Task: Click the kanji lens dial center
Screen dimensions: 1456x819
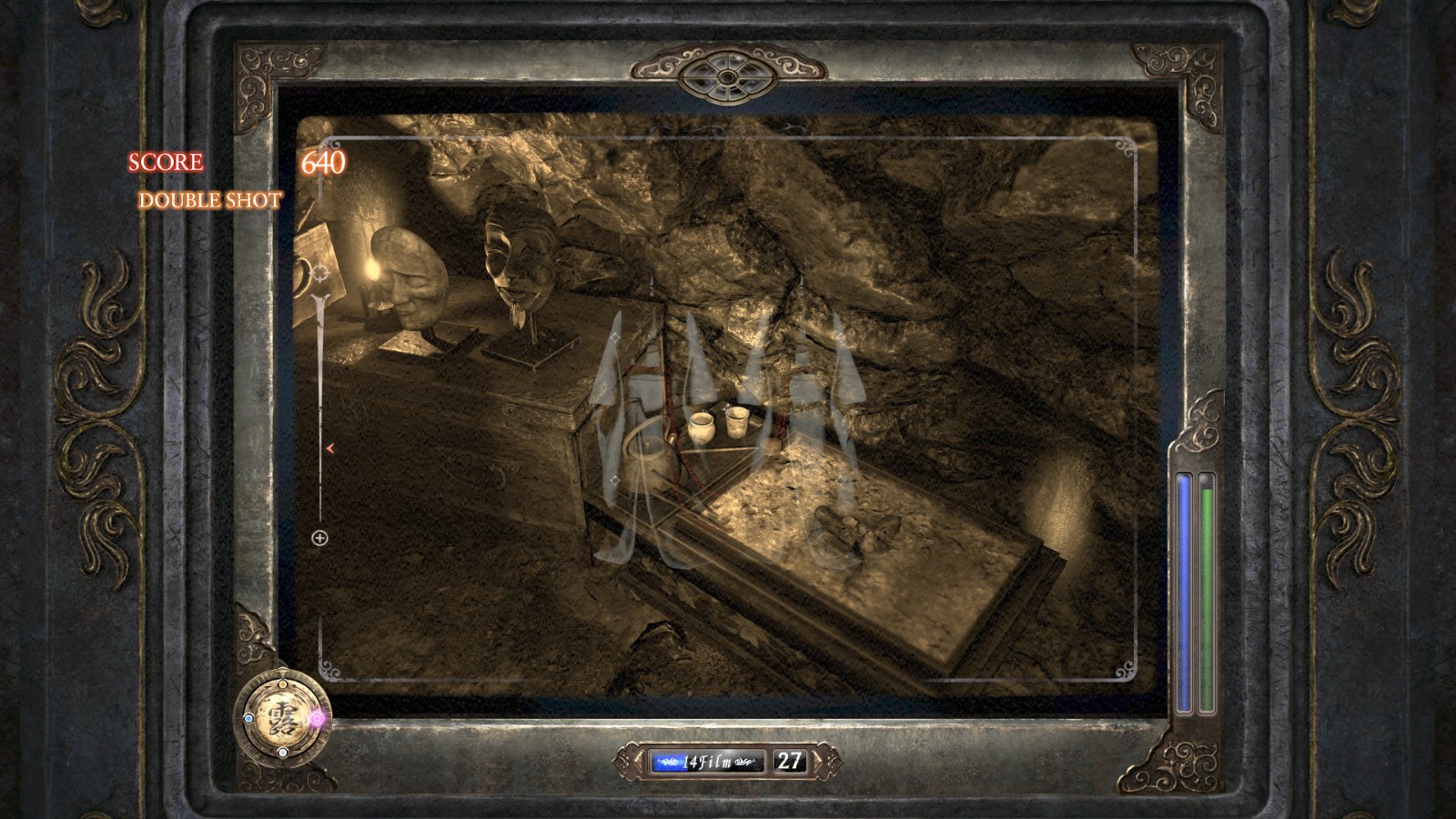Action: [x=281, y=718]
